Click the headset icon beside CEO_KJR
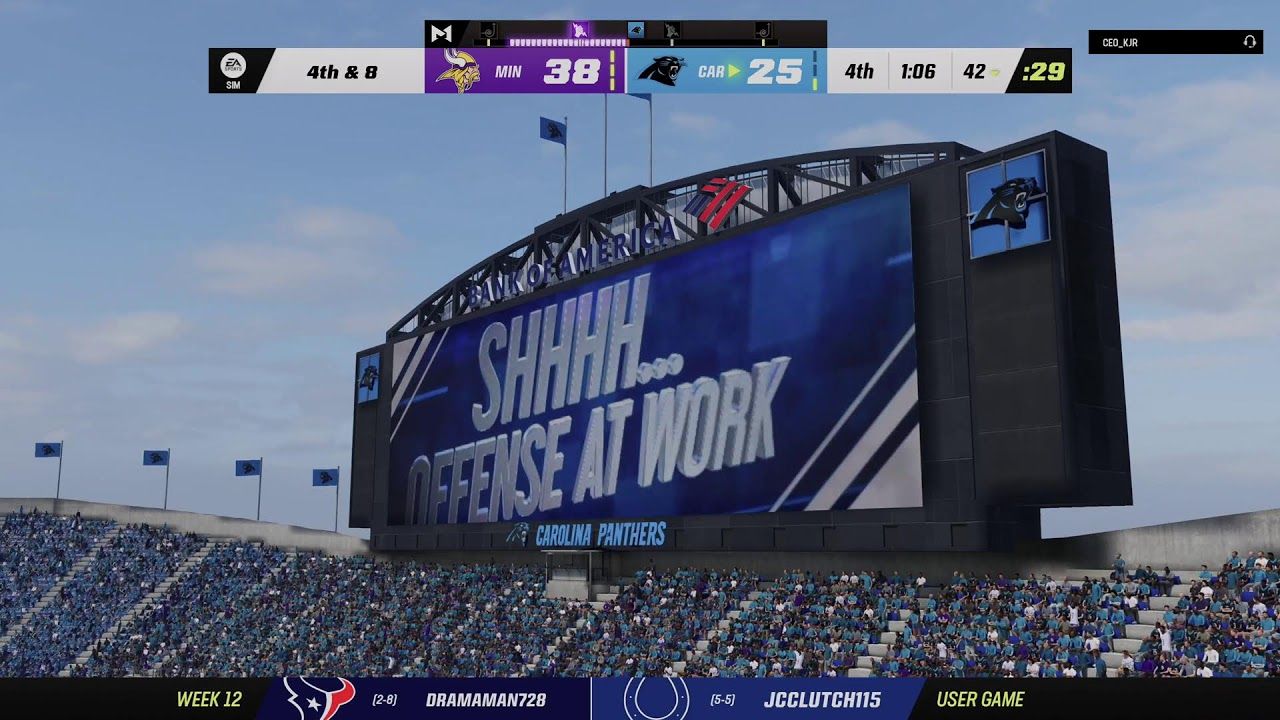This screenshot has width=1280, height=720. (1249, 43)
